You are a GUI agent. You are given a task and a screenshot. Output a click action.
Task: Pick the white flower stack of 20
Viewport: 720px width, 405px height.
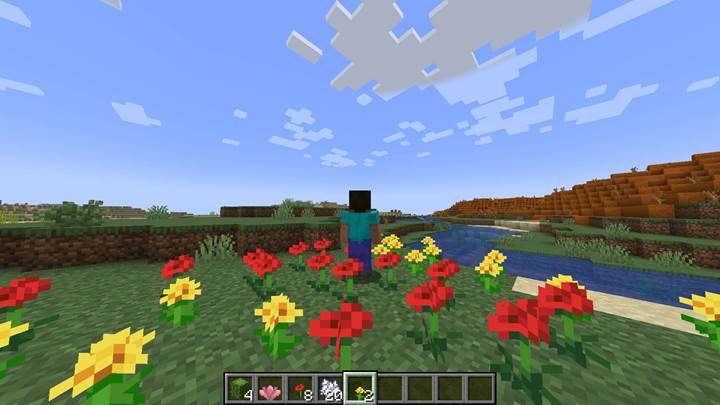coord(330,389)
